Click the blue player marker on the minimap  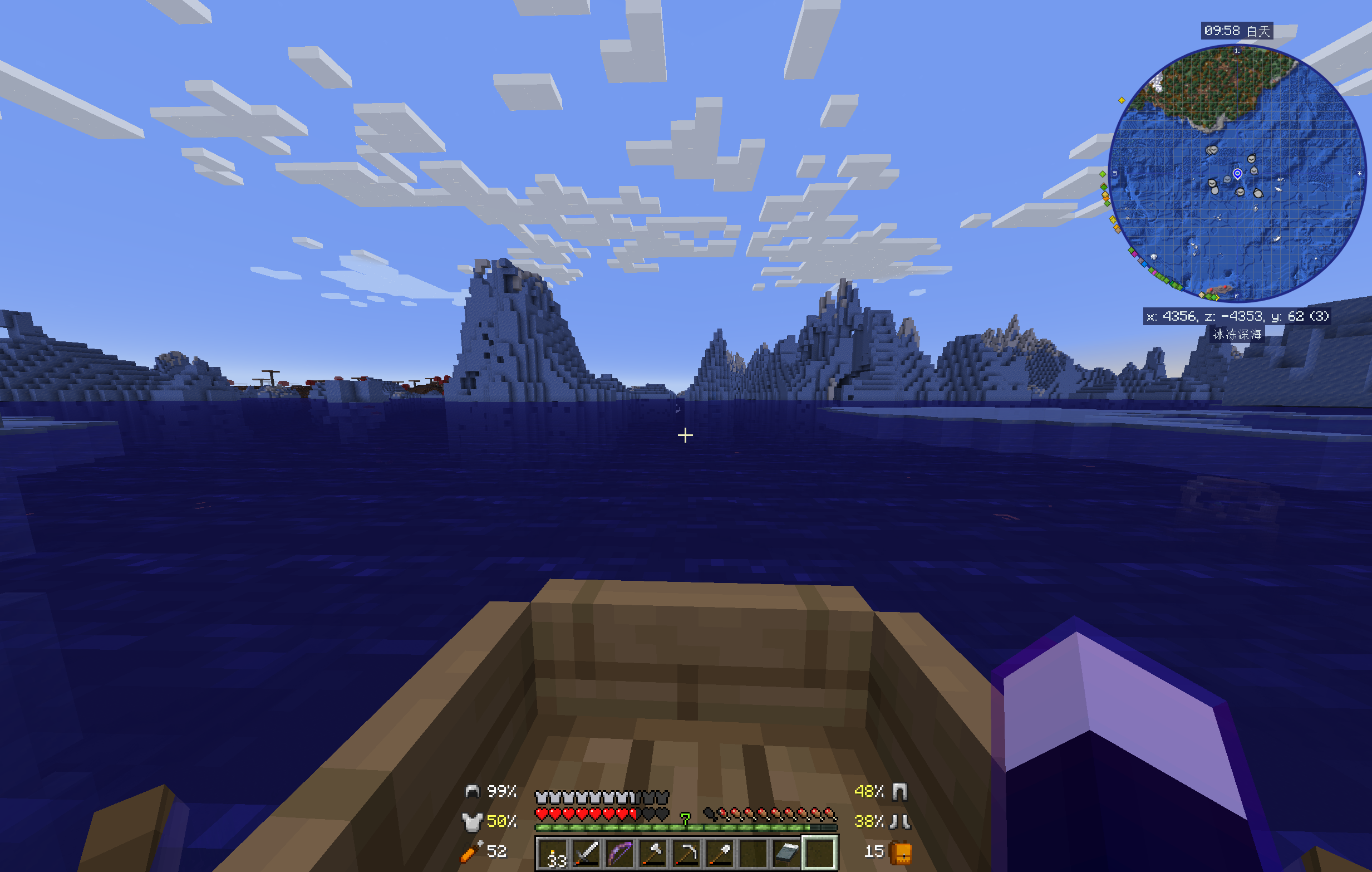point(1238,174)
